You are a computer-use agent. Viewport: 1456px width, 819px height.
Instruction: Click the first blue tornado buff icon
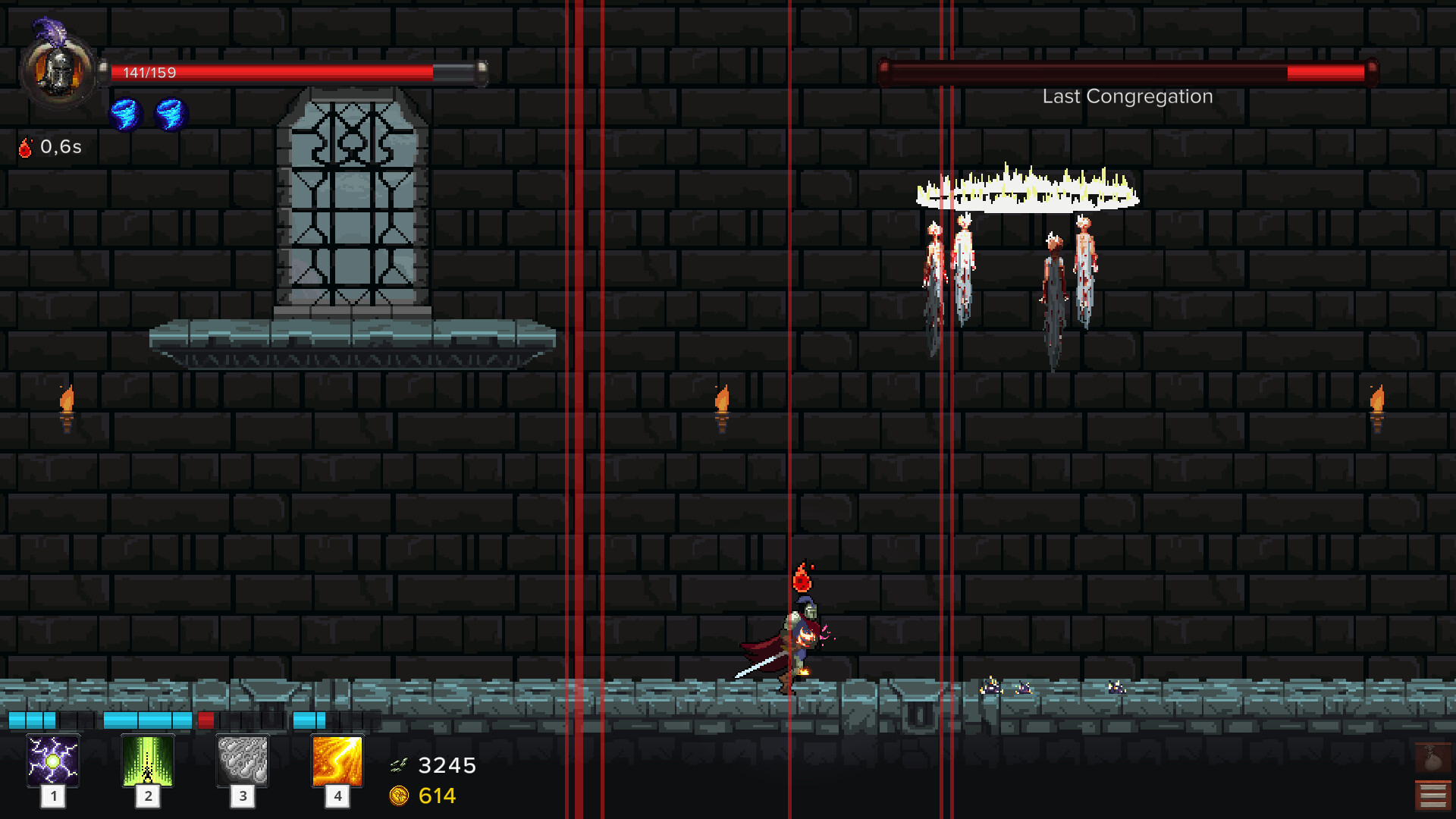coord(126,114)
